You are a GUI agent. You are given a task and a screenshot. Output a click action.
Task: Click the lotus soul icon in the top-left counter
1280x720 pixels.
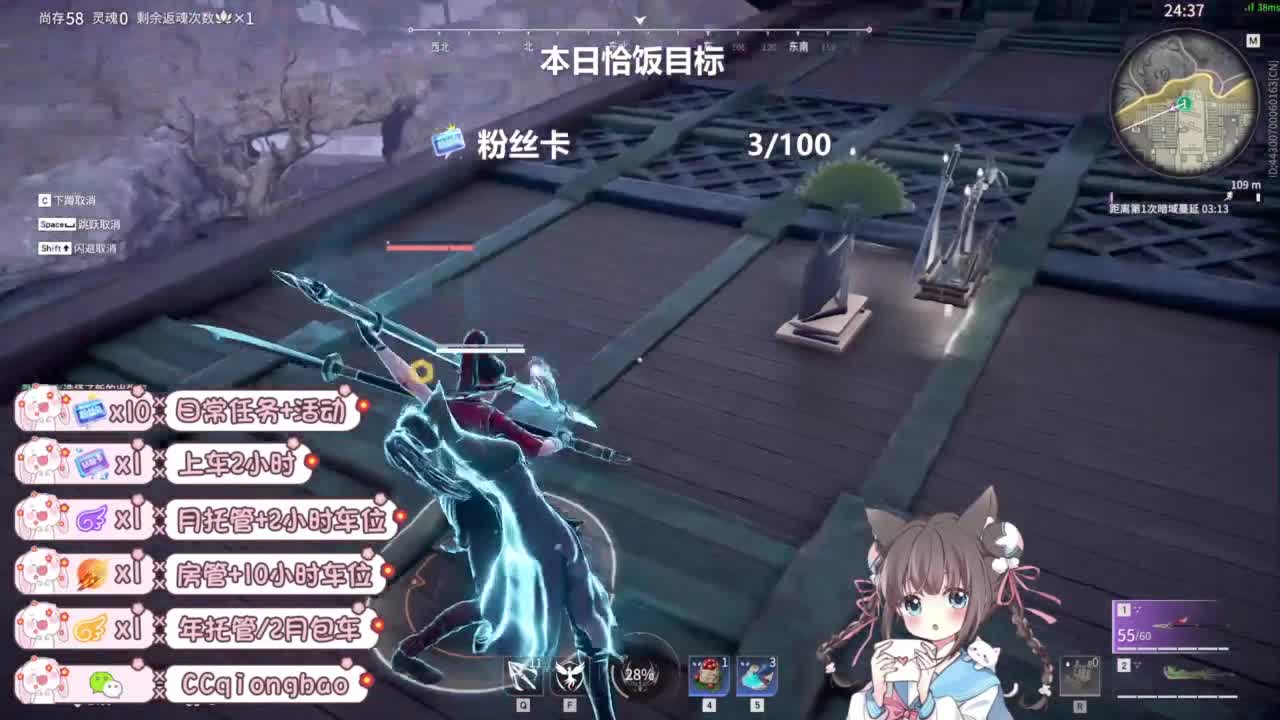click(x=225, y=18)
